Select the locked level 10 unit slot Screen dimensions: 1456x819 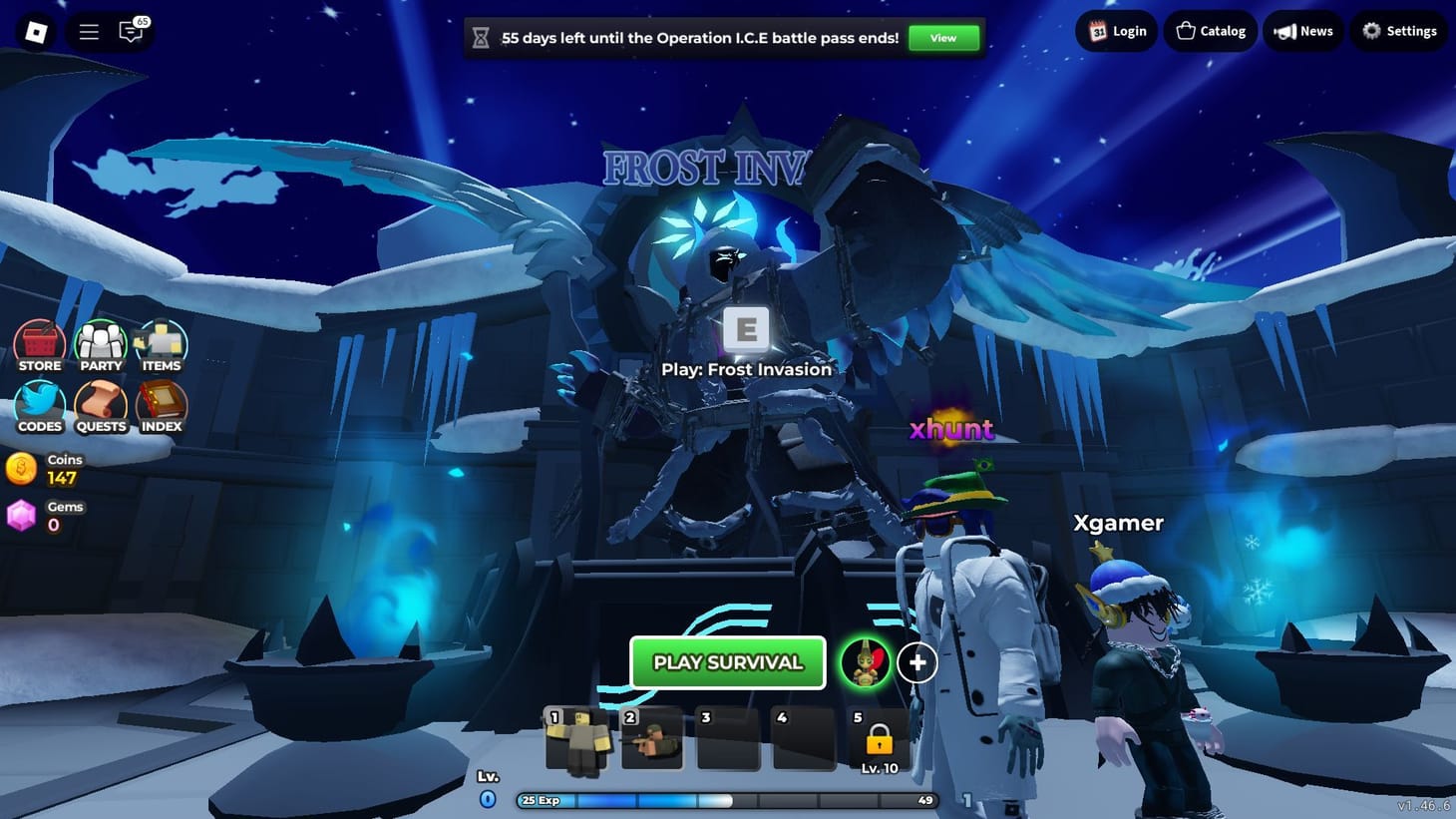click(x=878, y=739)
